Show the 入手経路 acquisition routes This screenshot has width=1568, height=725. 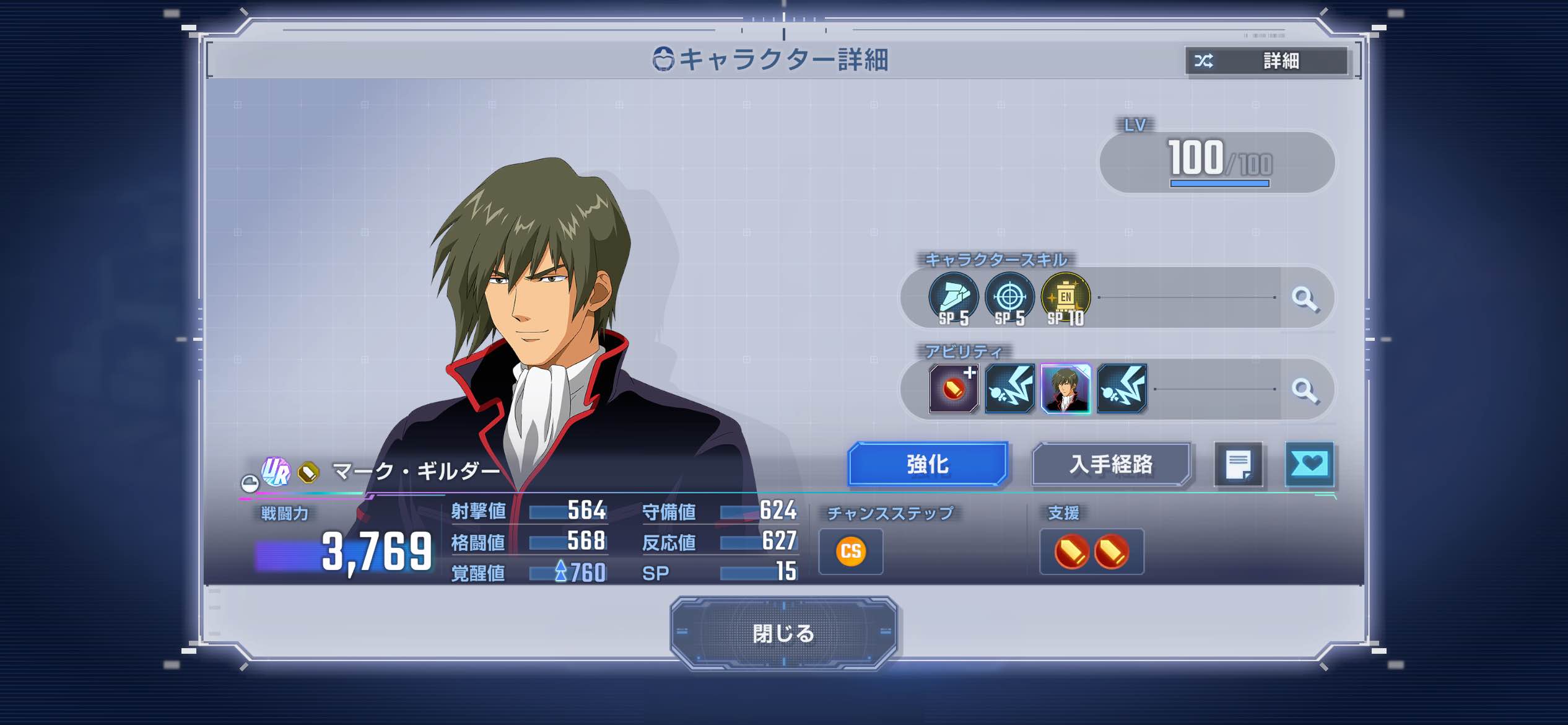click(1111, 464)
